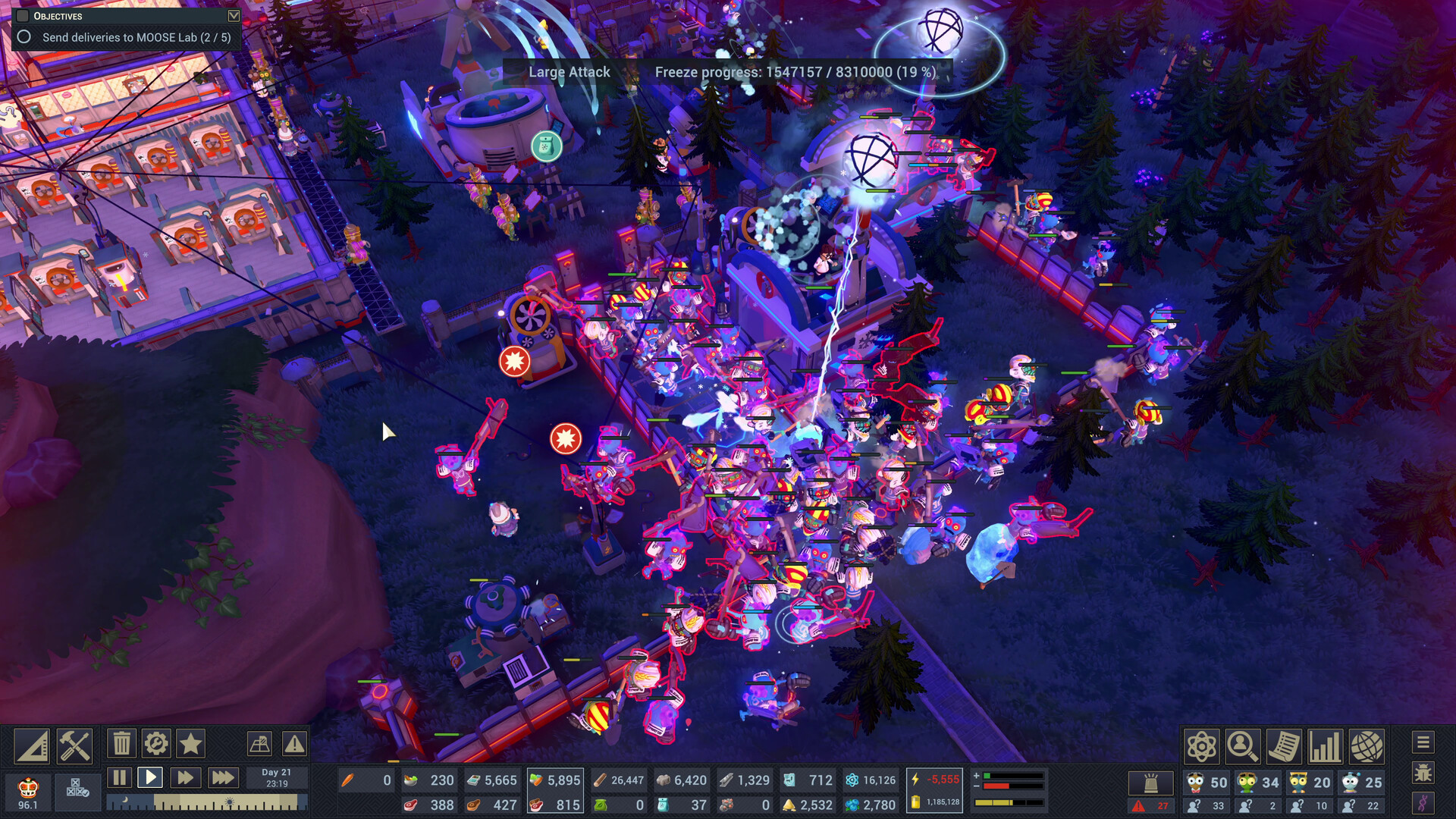Image resolution: width=1456 pixels, height=819 pixels.
Task: Toggle the blueprint grid overlay
Action: point(260,744)
